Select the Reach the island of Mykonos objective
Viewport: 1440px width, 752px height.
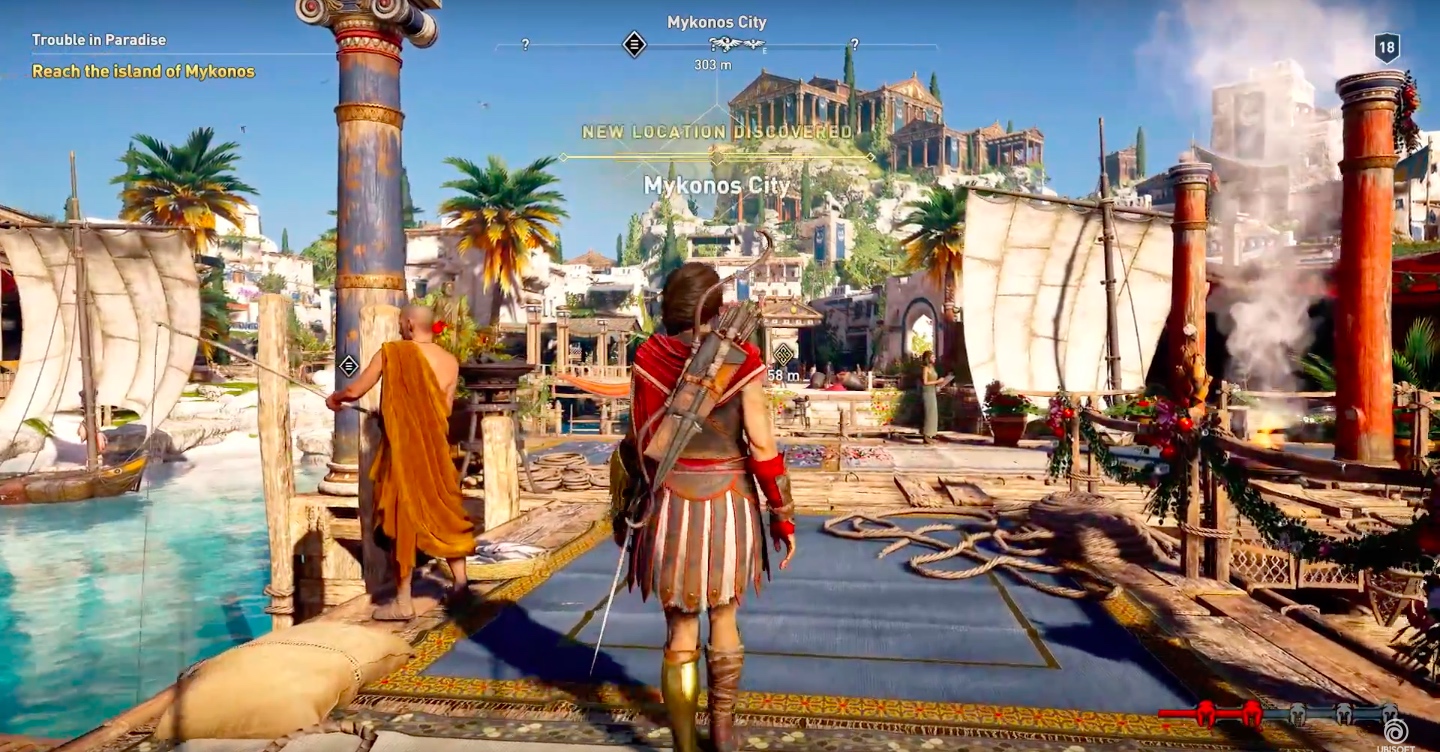[x=143, y=71]
